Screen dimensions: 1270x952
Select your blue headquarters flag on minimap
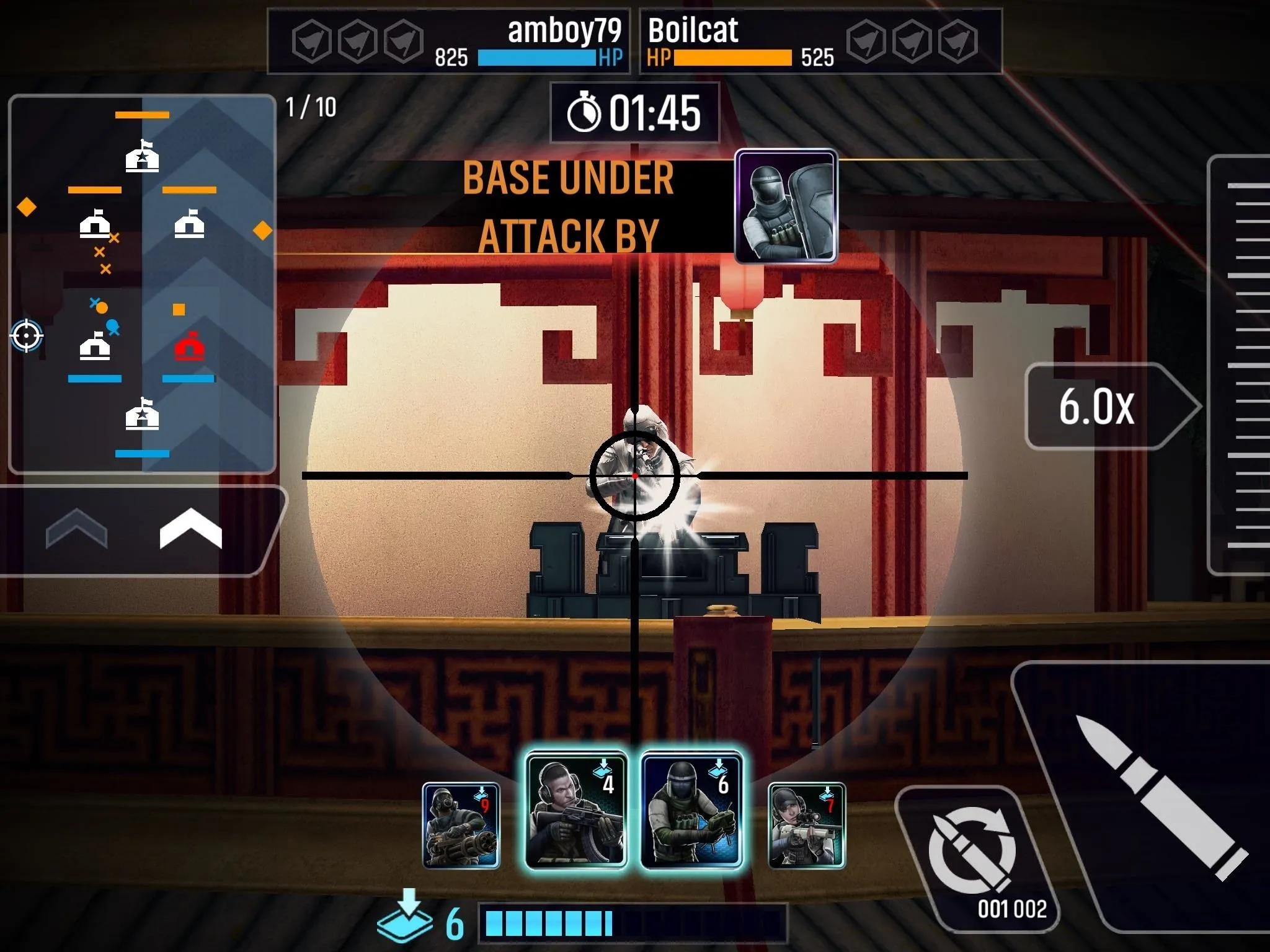point(142,414)
